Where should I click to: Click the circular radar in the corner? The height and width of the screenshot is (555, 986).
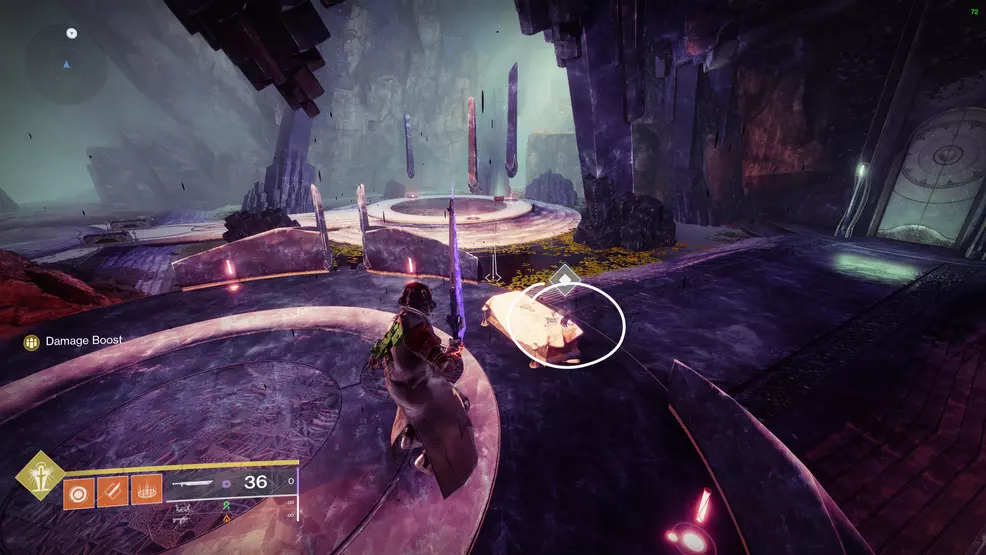(x=67, y=65)
